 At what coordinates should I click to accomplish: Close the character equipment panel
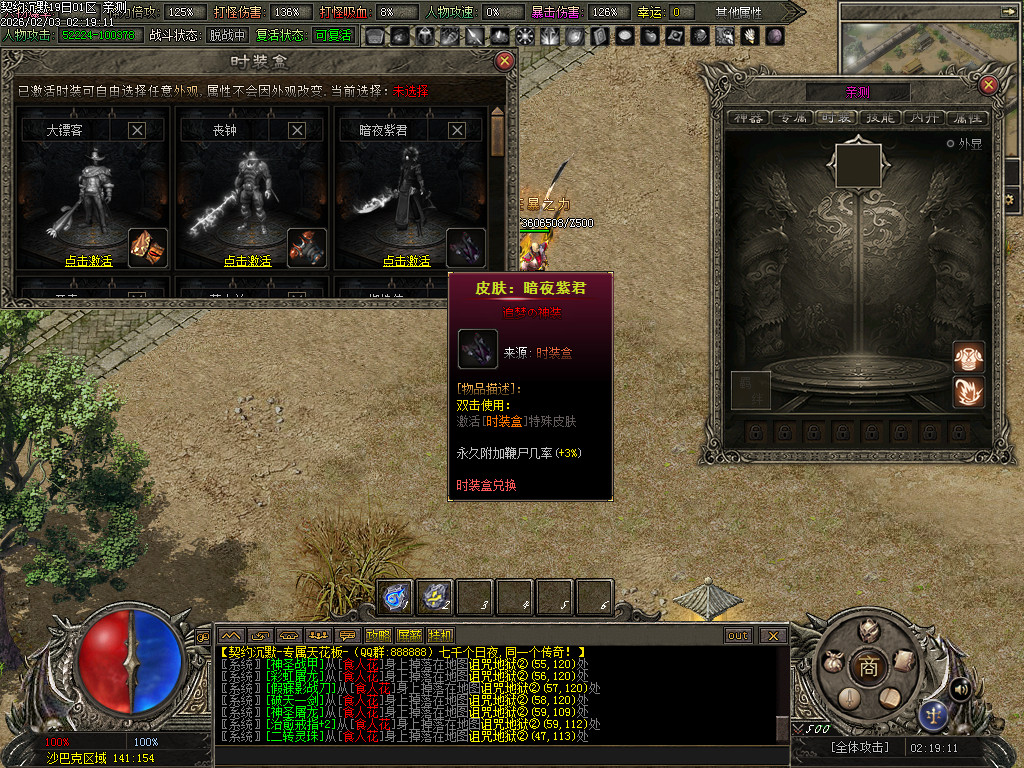click(988, 85)
